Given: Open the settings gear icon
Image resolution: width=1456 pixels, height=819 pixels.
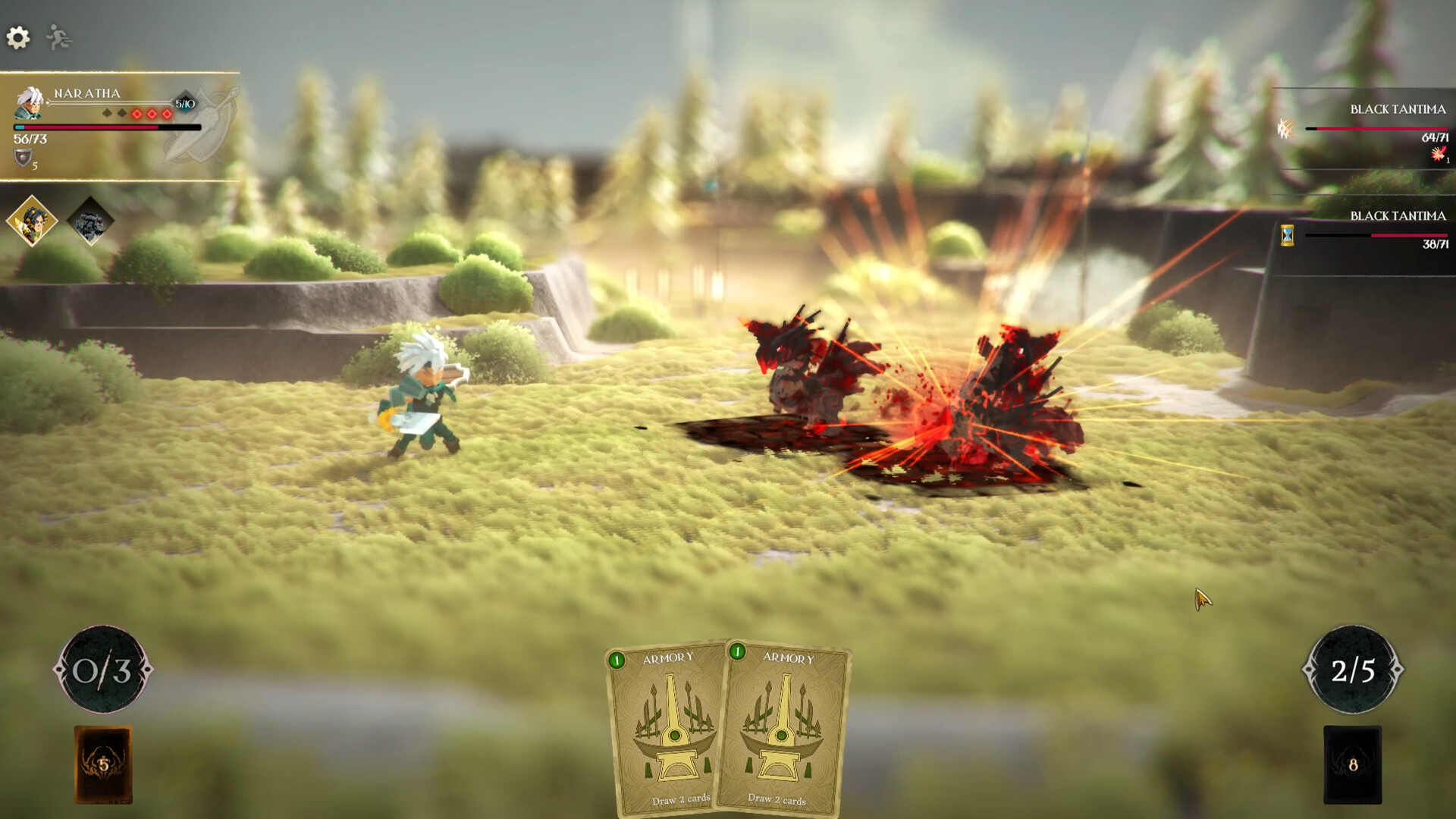Looking at the screenshot, I should (19, 36).
